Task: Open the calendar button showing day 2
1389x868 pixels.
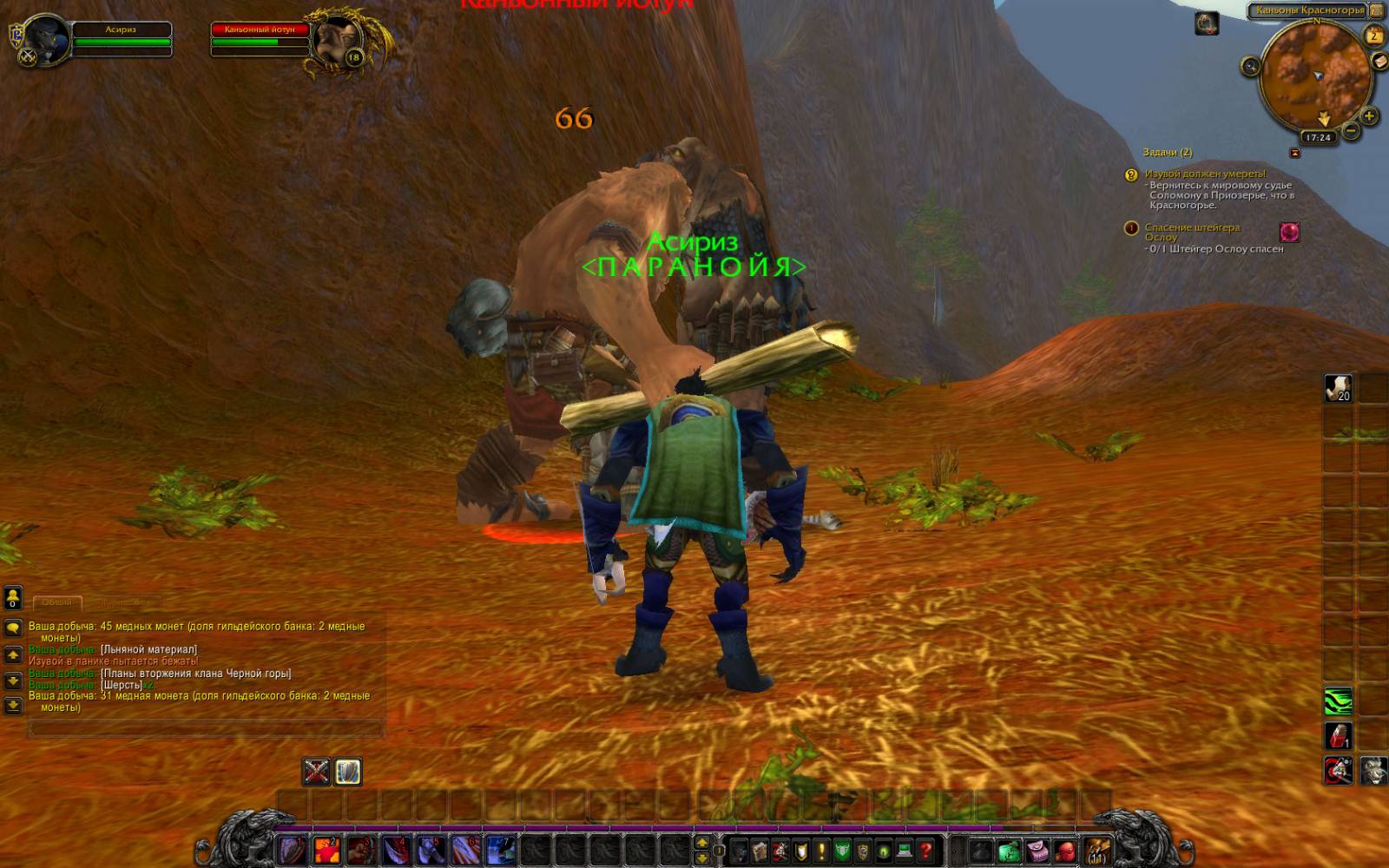Action: pyautogui.click(x=1374, y=35)
